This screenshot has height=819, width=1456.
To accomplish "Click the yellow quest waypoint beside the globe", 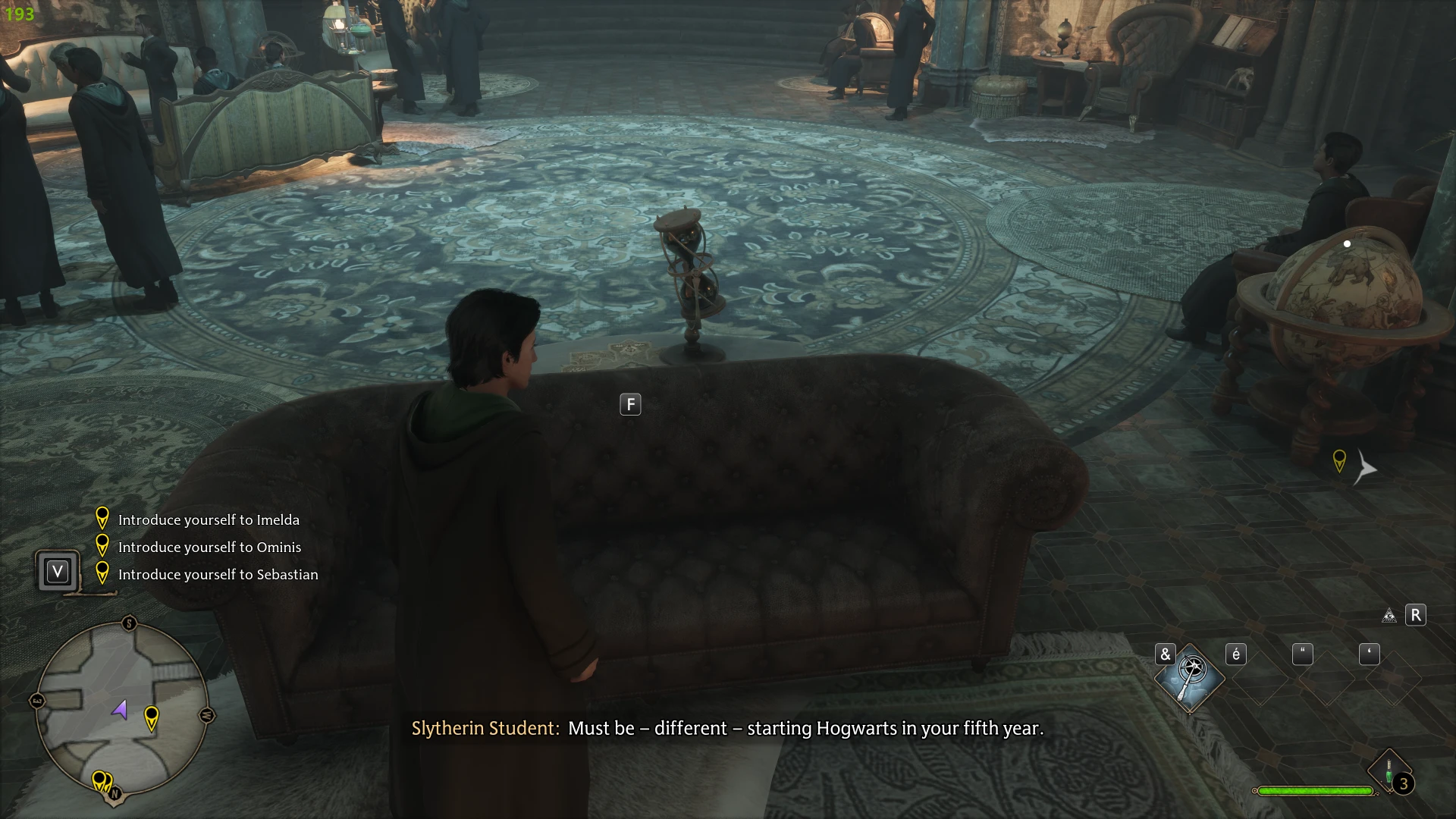I will tap(1339, 460).
